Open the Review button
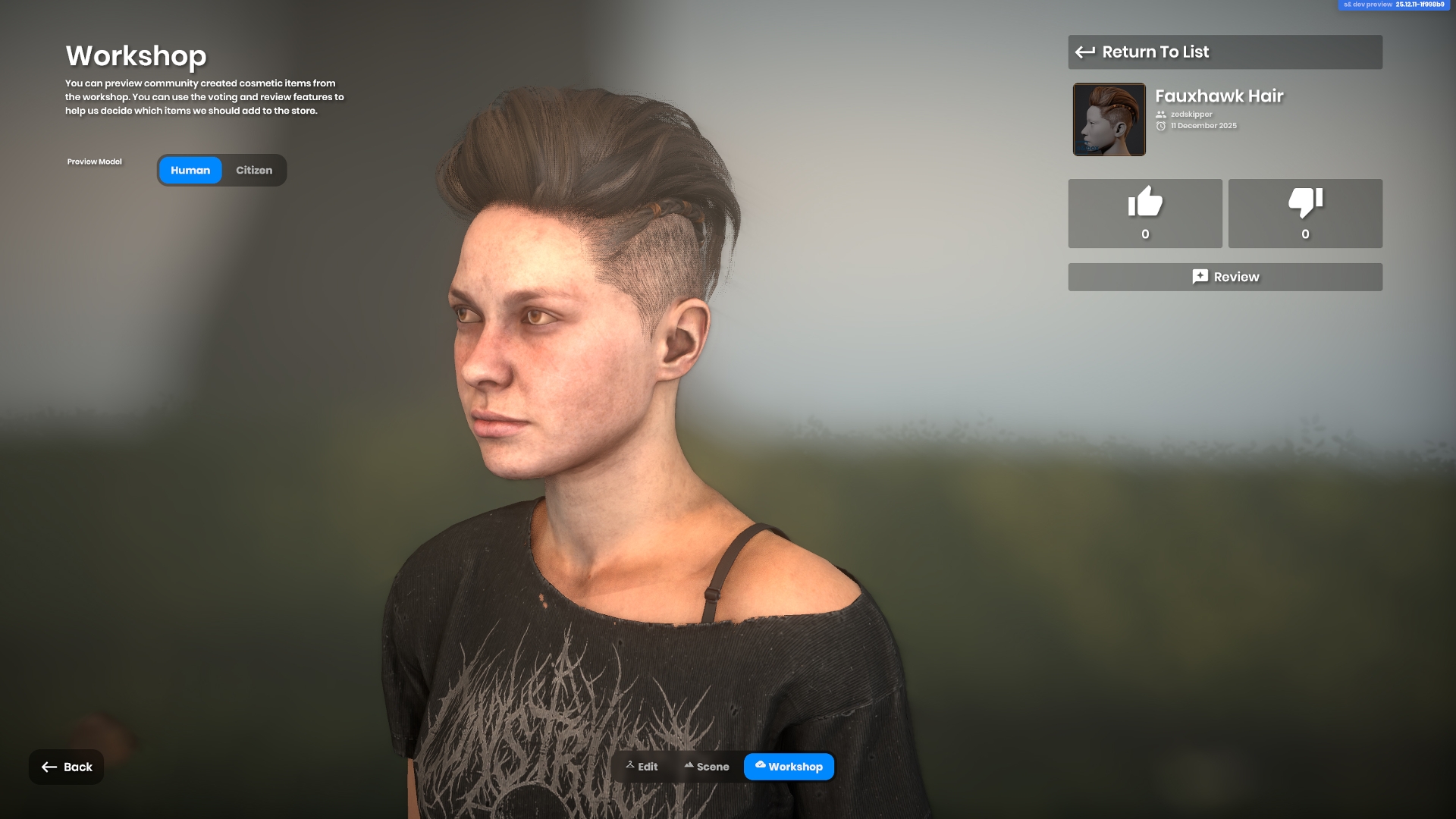Image resolution: width=1456 pixels, height=819 pixels. coord(1225,277)
